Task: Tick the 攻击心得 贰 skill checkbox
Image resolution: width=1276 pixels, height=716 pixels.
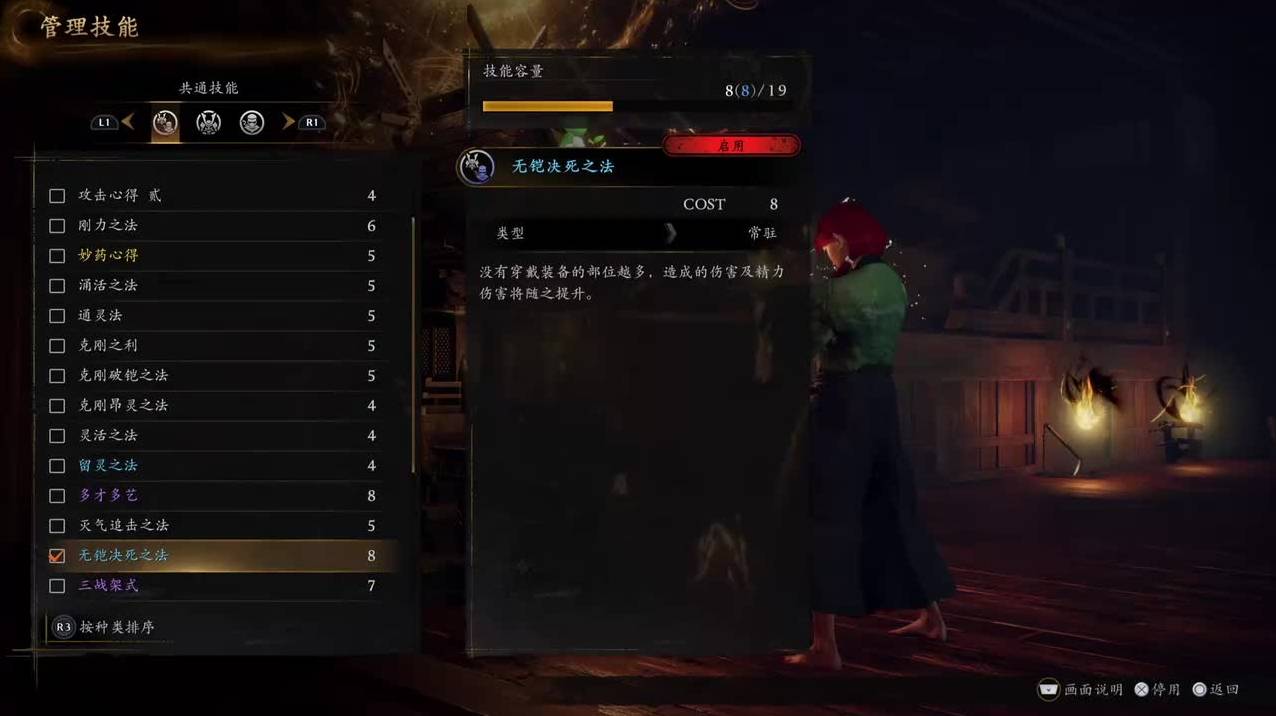Action: 57,196
